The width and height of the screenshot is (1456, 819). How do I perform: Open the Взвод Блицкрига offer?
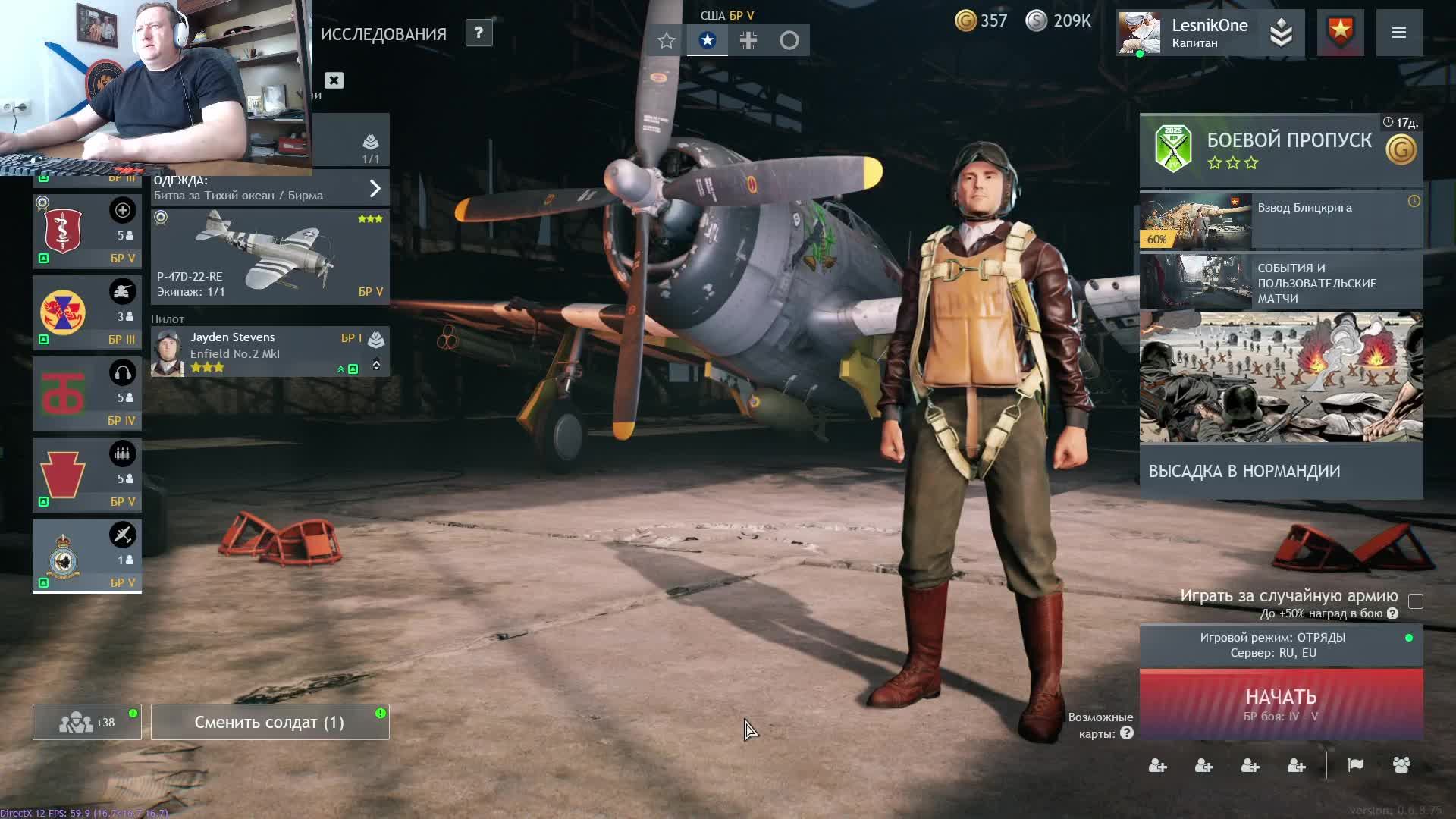(x=1281, y=220)
